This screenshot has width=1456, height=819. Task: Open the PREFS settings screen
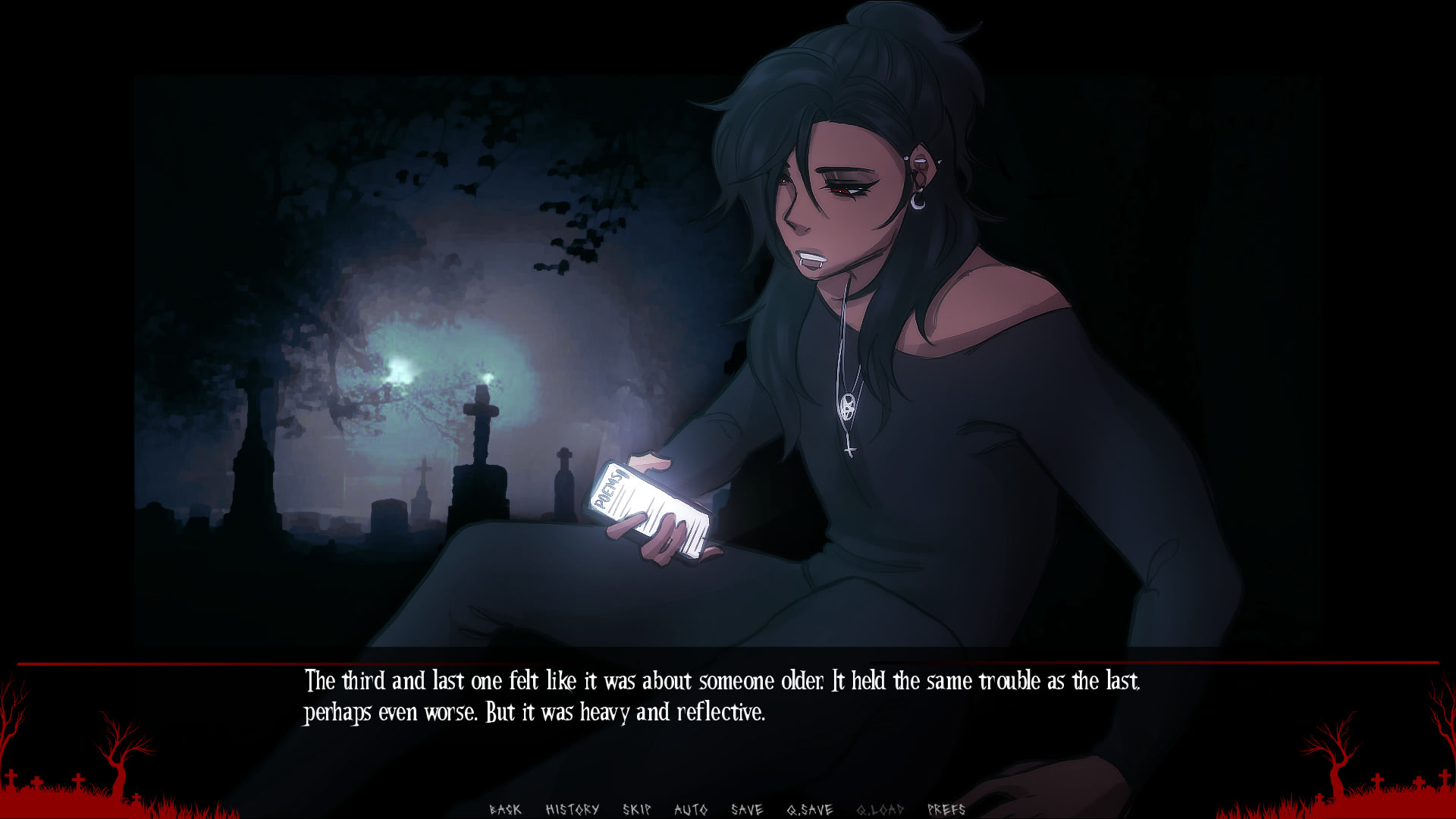[946, 808]
